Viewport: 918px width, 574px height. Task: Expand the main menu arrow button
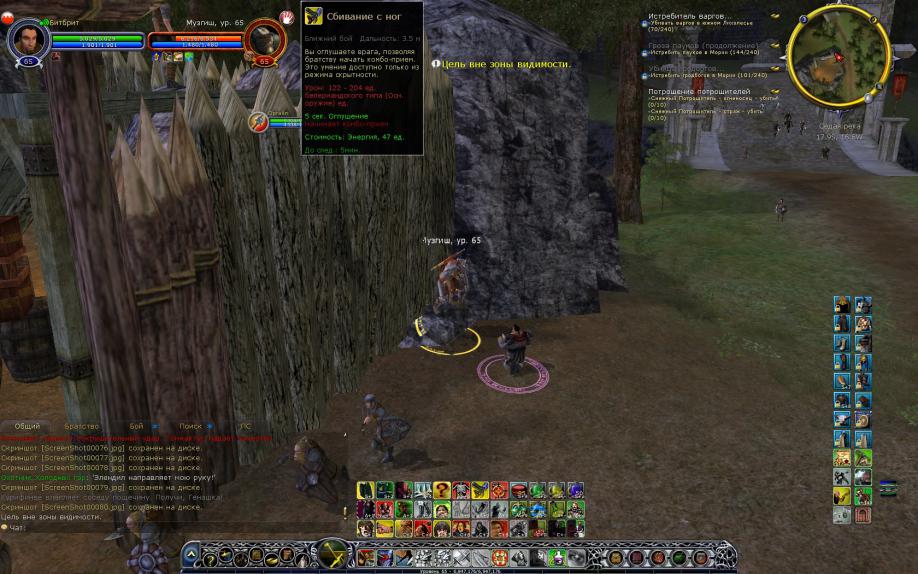[192, 556]
